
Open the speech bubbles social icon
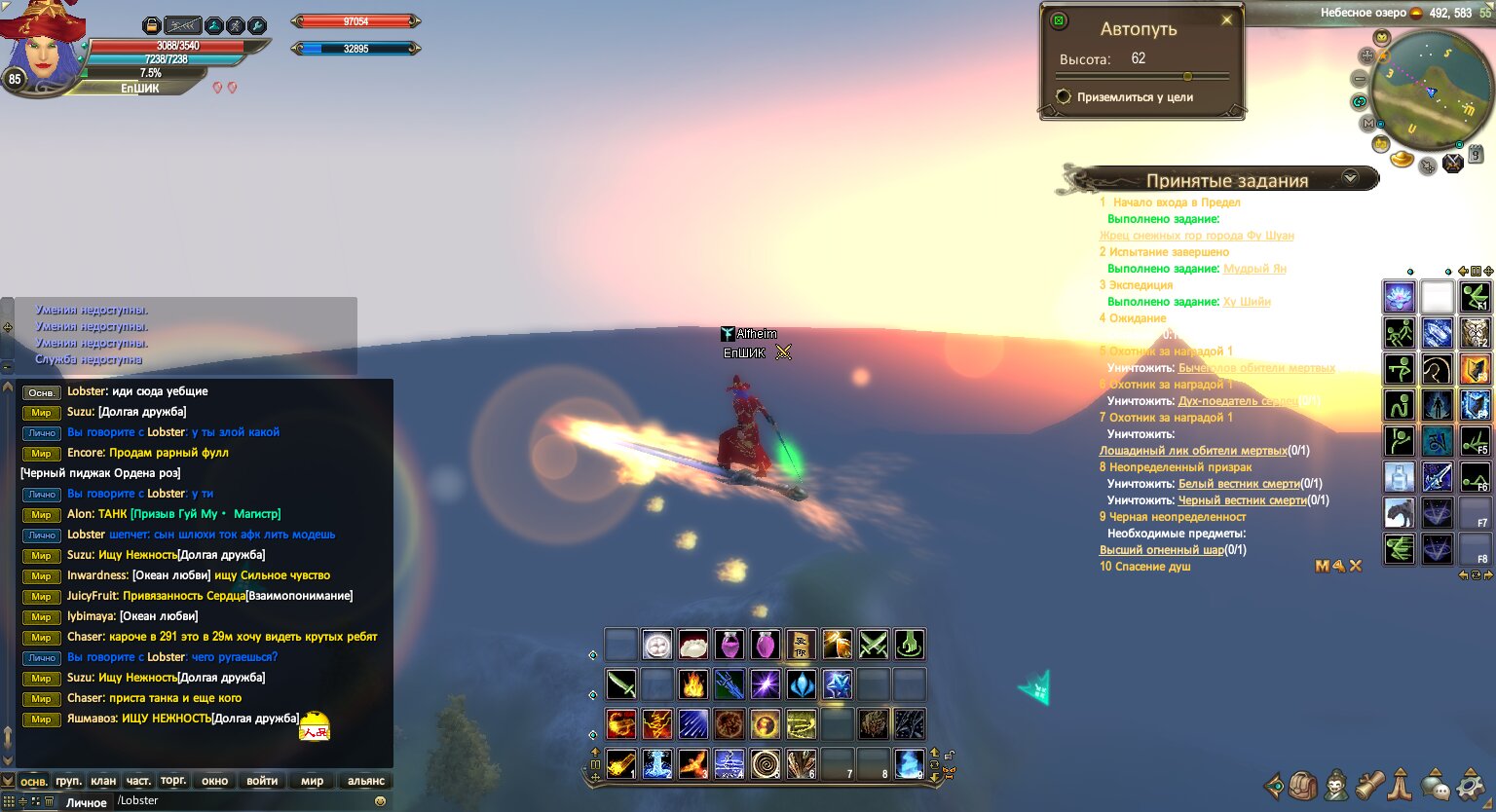click(1435, 785)
